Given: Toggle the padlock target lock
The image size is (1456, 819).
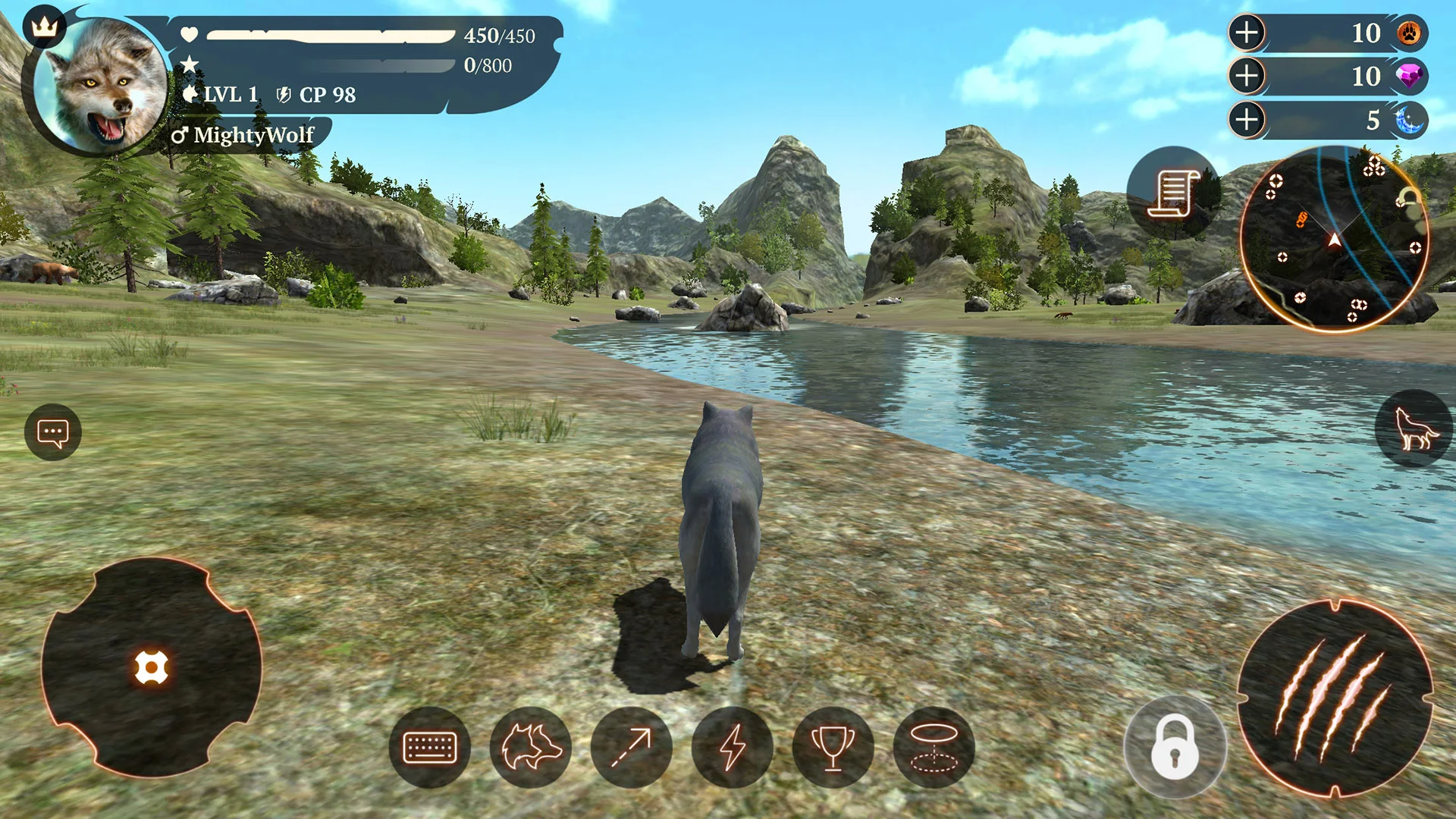Looking at the screenshot, I should click(x=1175, y=748).
